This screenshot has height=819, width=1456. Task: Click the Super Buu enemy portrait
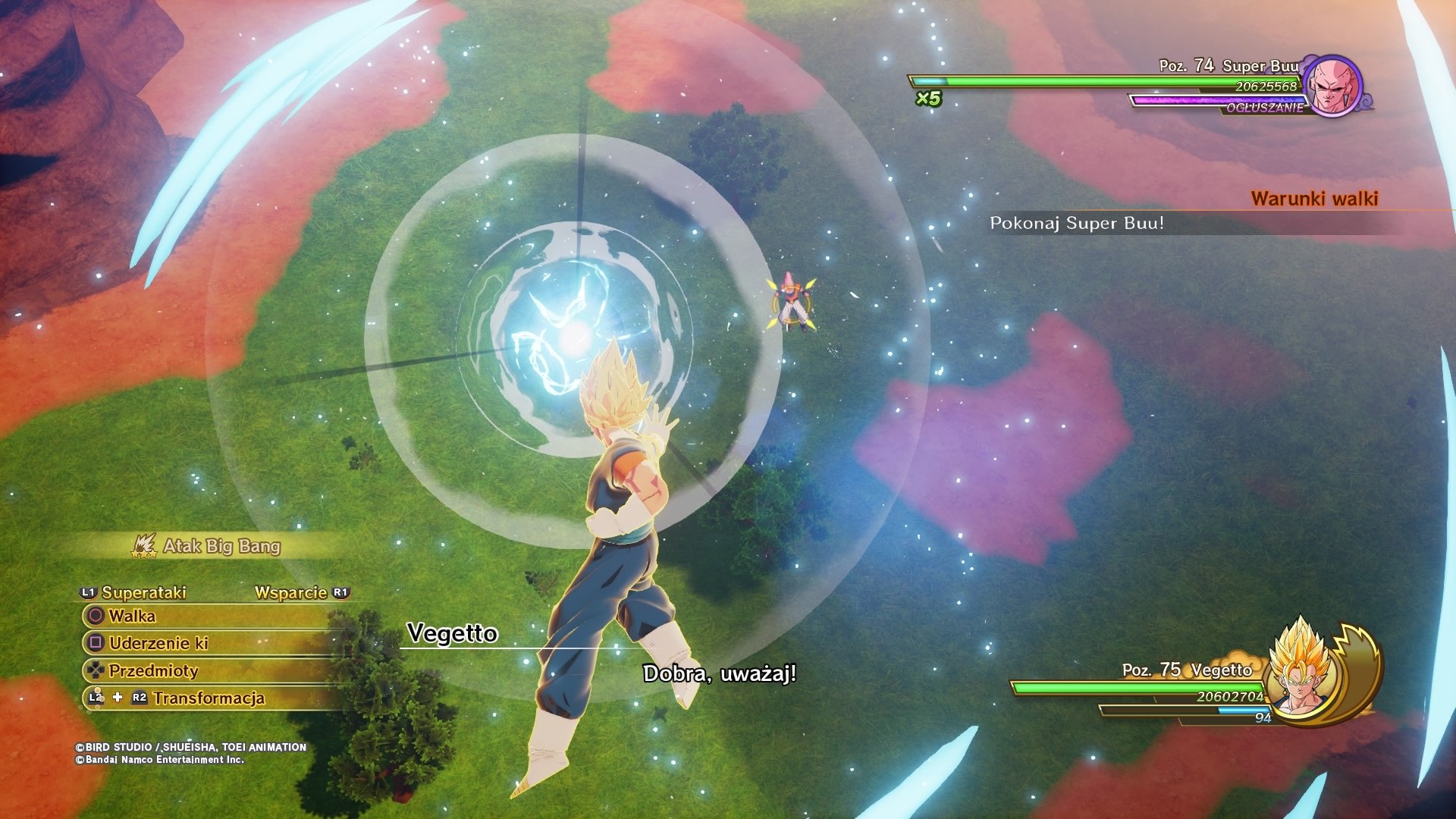point(1333,86)
